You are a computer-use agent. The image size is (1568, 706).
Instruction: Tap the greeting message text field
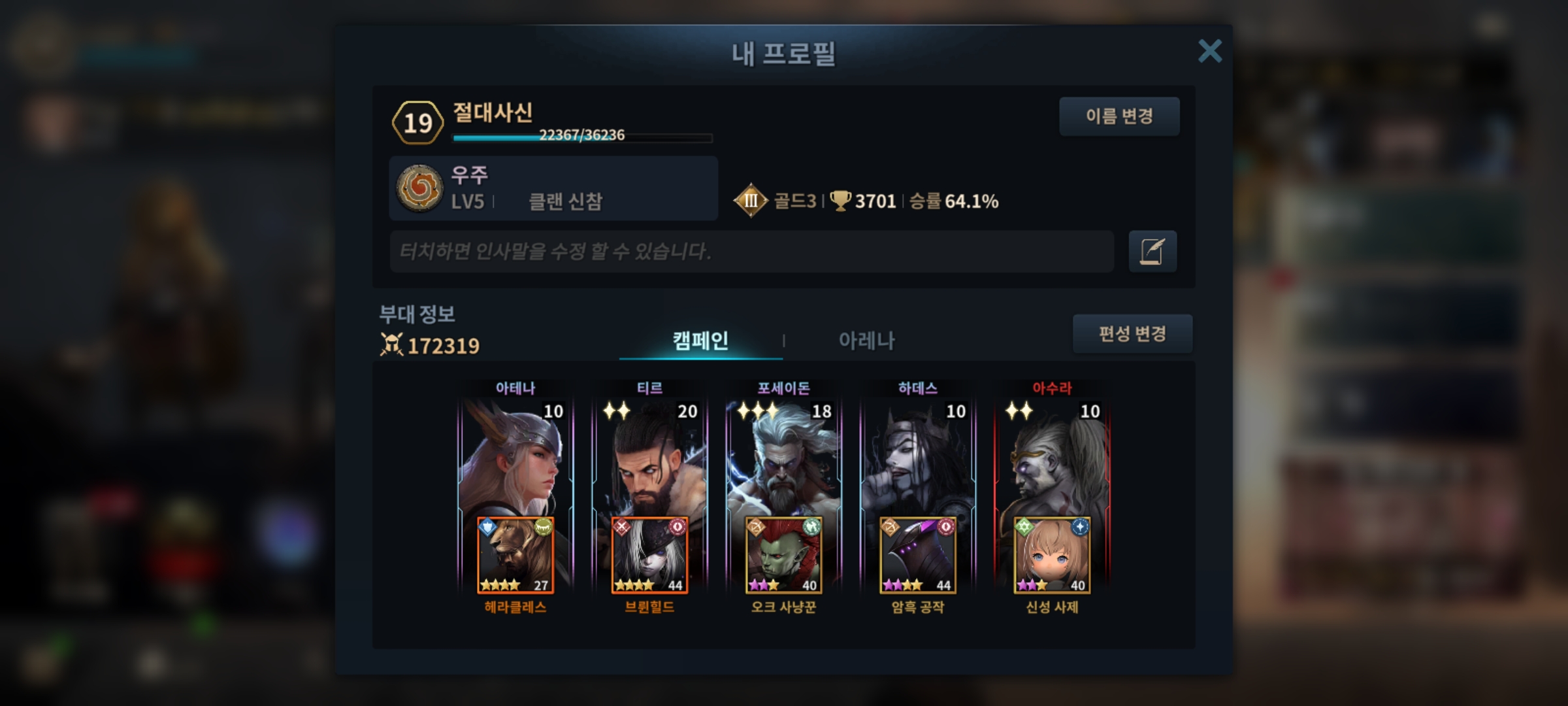click(751, 251)
